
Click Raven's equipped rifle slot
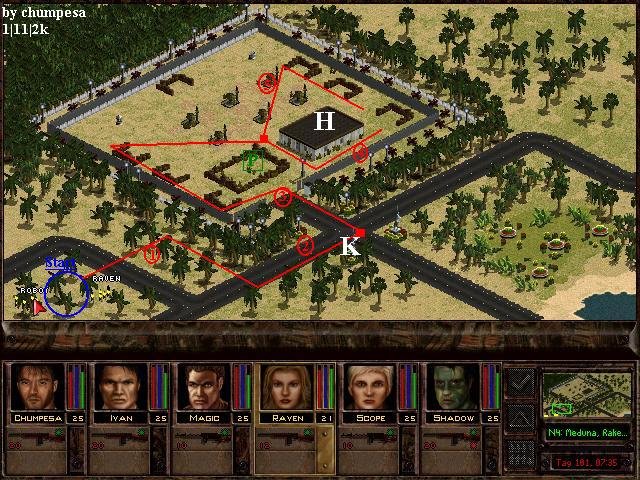(287, 440)
